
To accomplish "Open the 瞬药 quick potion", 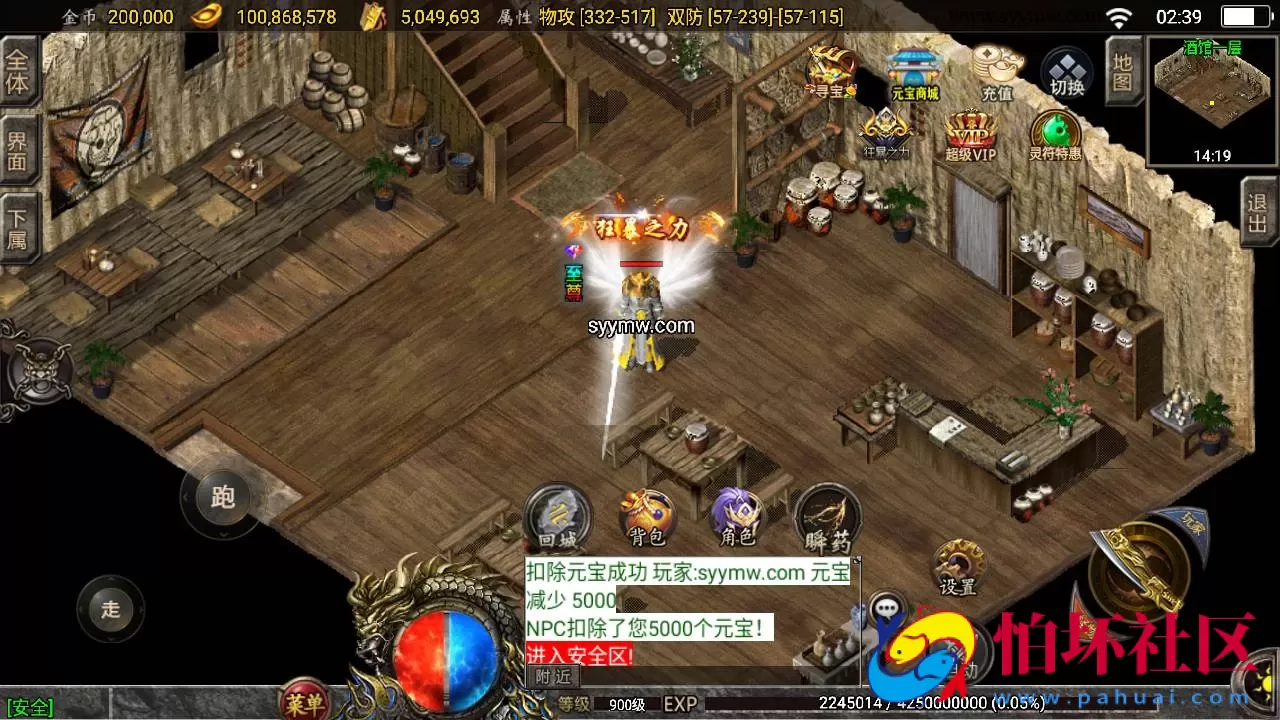I will pos(827,518).
